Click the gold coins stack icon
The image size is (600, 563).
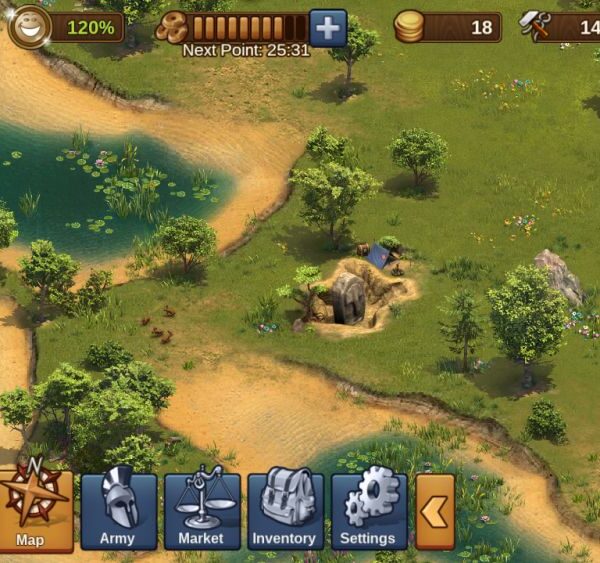click(409, 27)
